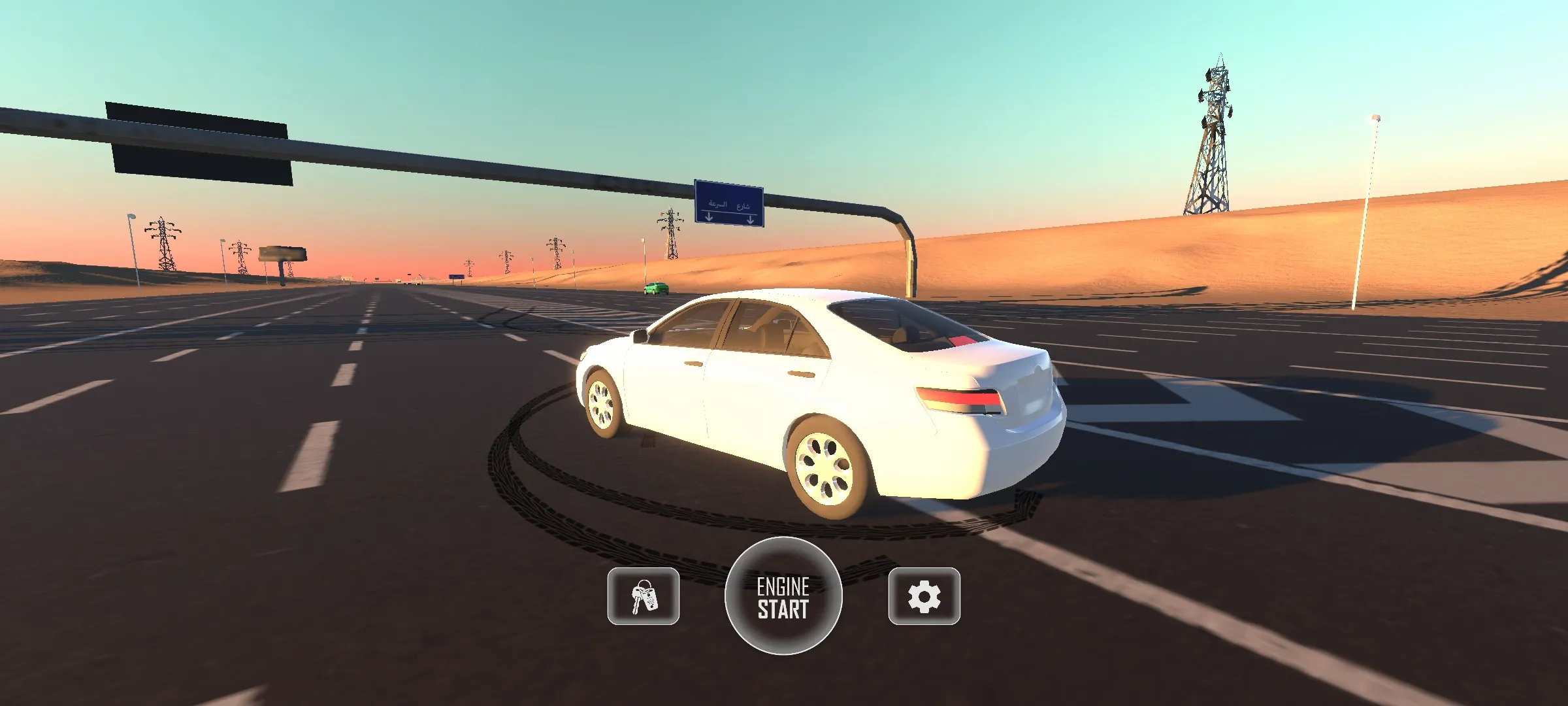Select the car keys icon button
The image size is (1568, 706).
pyautogui.click(x=644, y=596)
